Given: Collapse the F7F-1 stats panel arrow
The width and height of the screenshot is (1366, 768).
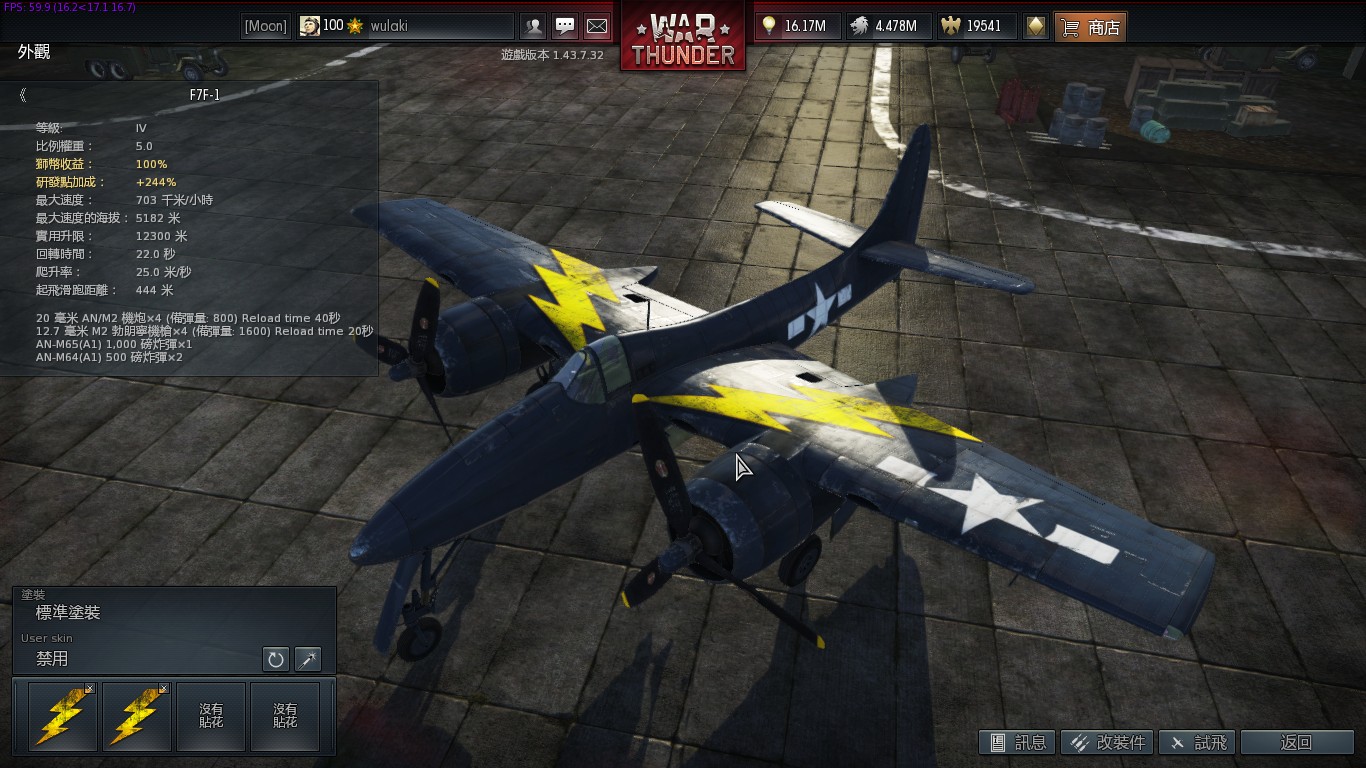Looking at the screenshot, I should coord(22,95).
